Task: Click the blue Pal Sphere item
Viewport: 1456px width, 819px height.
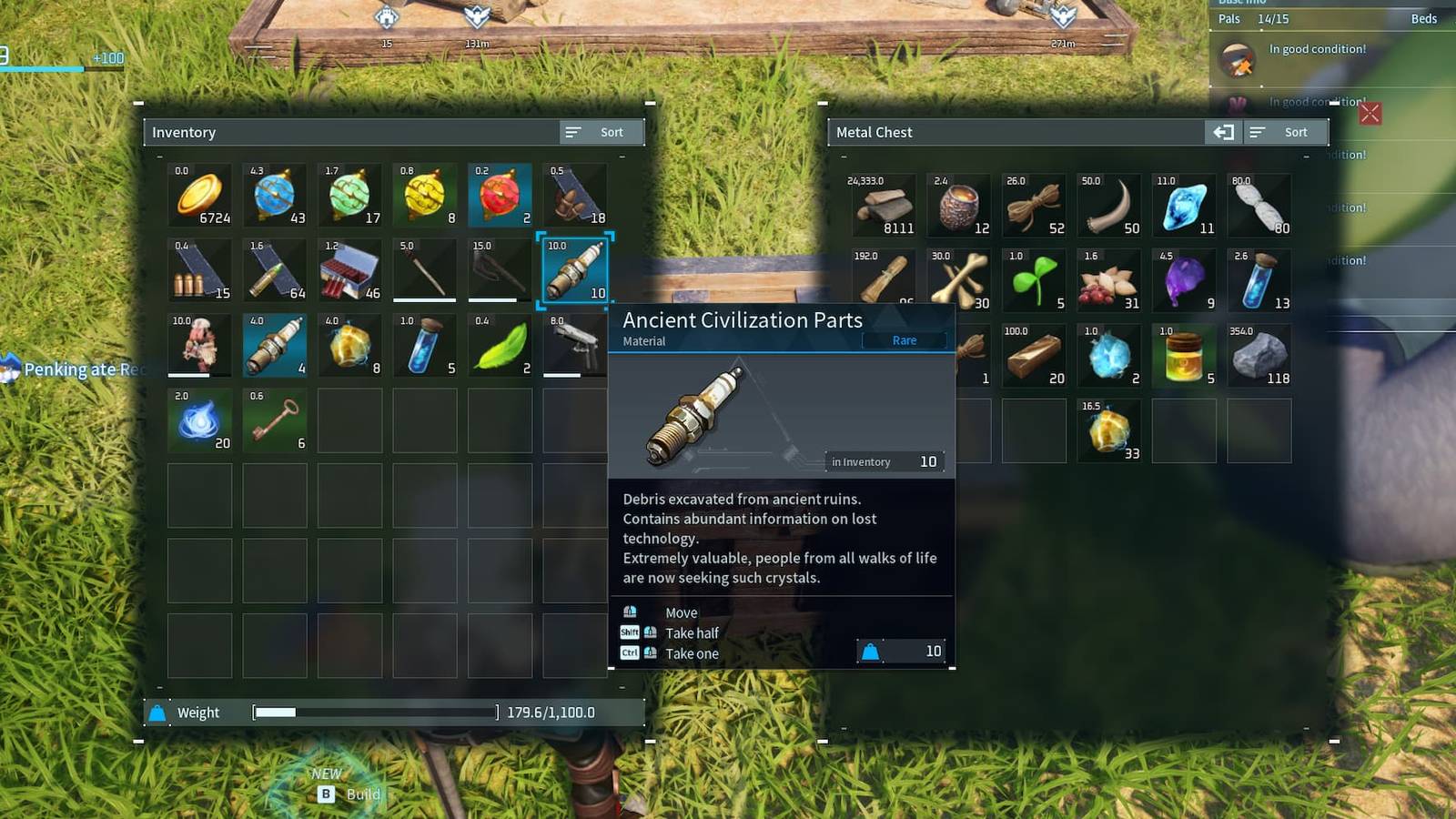Action: [x=274, y=196]
